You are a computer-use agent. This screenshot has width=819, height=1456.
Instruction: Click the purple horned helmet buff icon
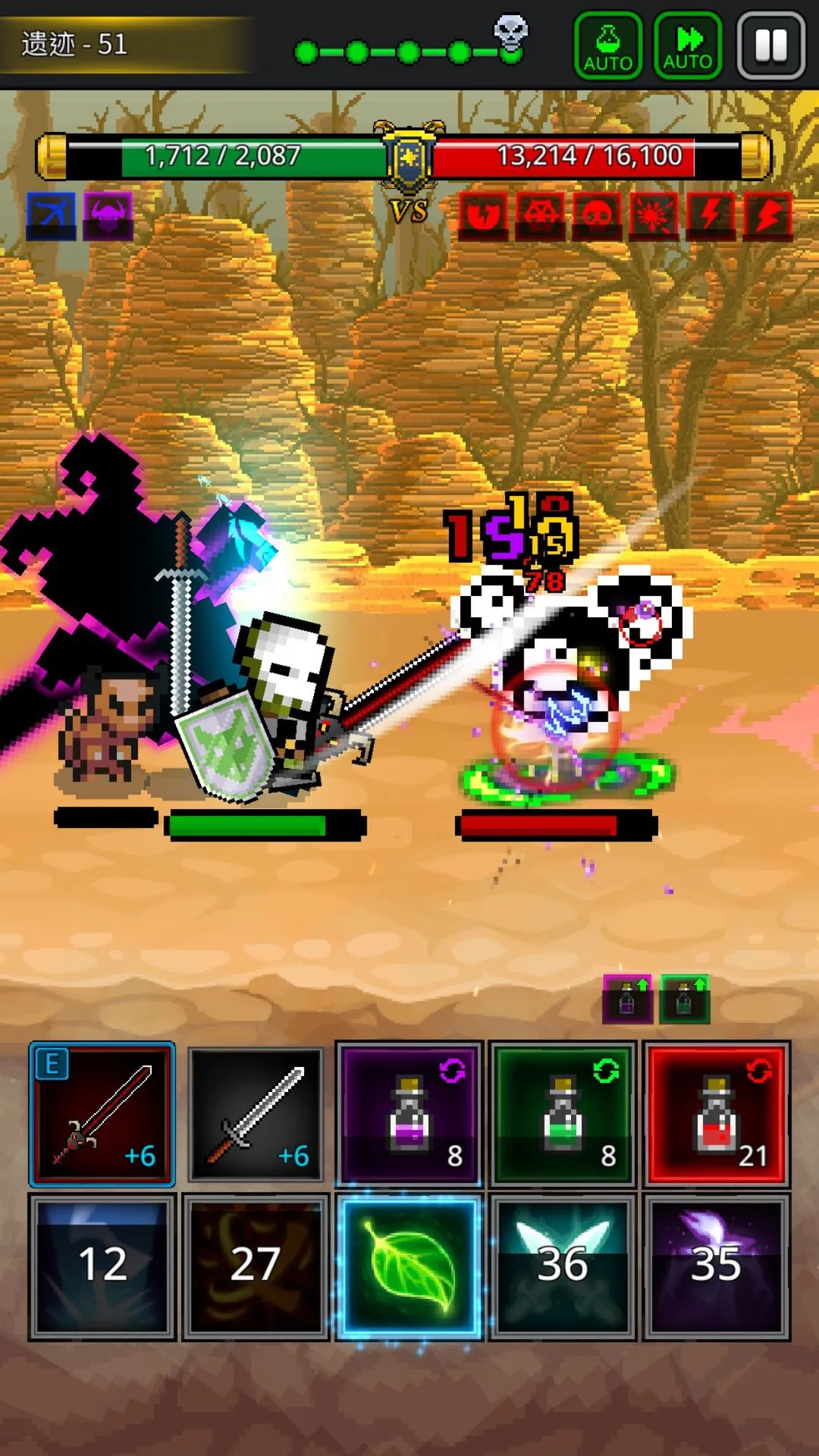(108, 216)
